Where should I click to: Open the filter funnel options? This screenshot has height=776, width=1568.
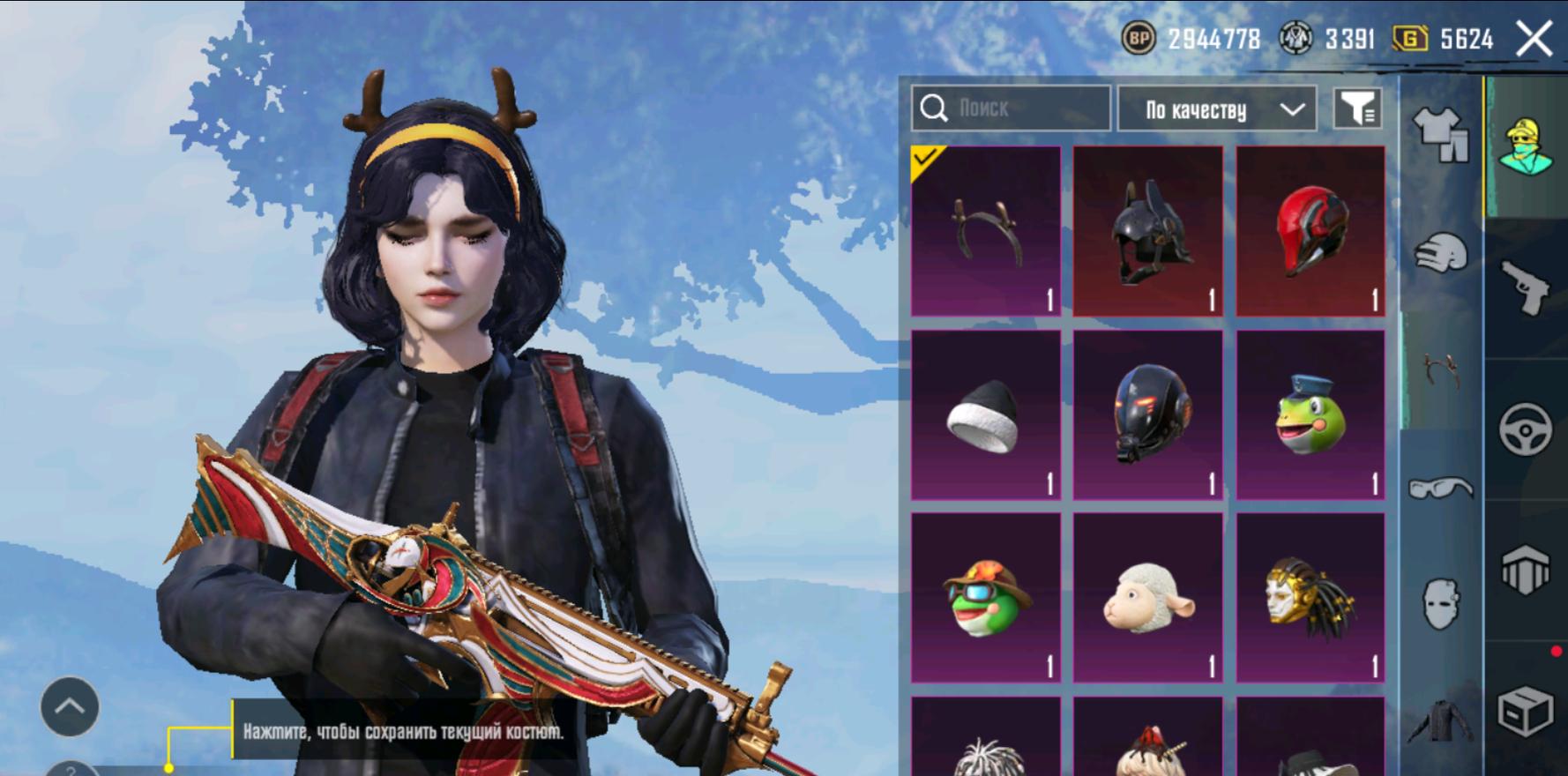click(1356, 109)
